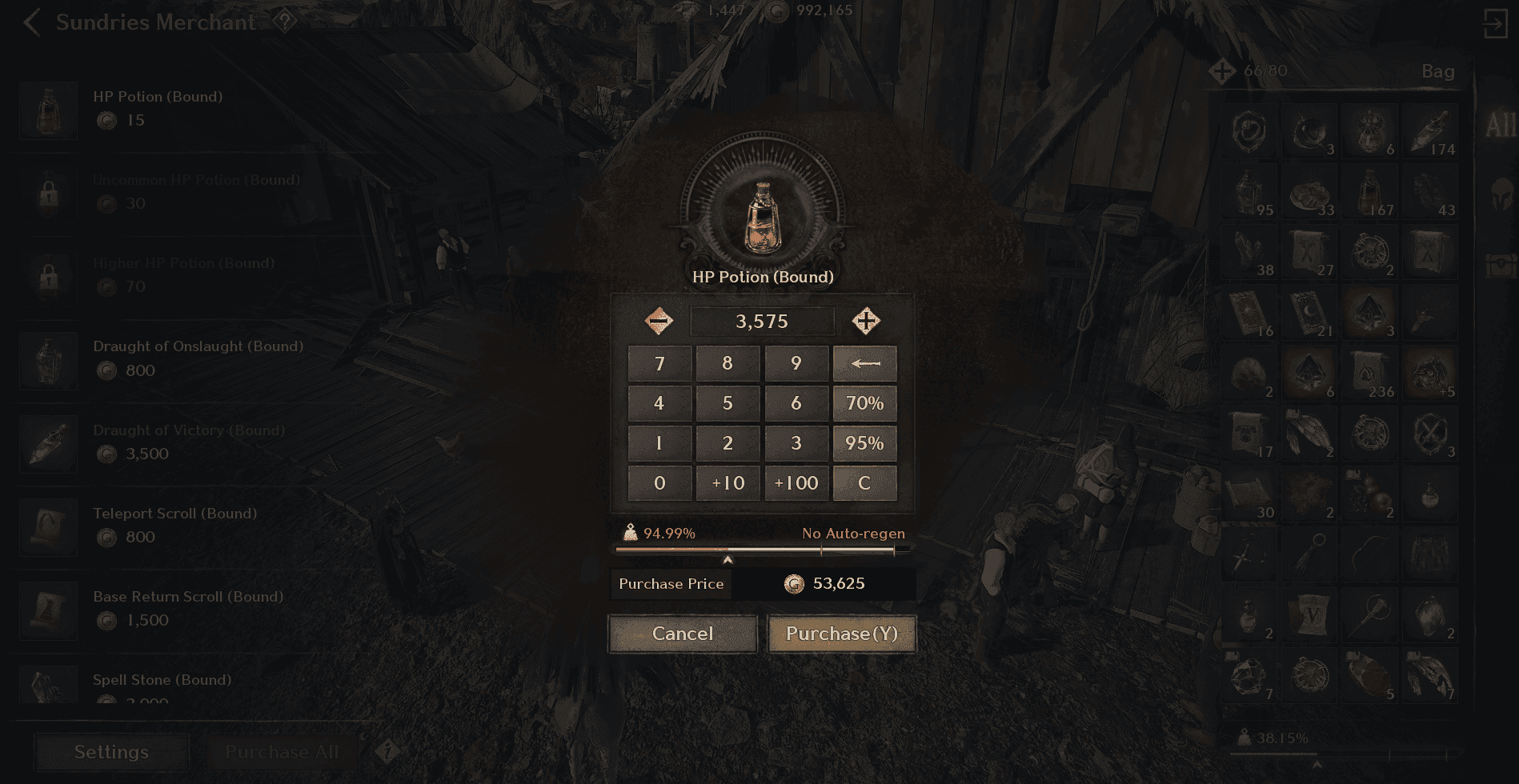
Task: Select the HP Potion (Bound) merchant icon
Action: 48,110
